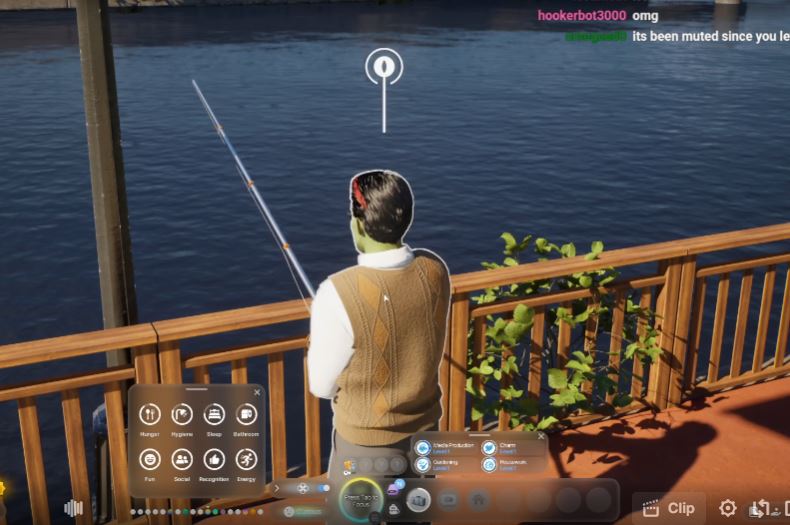Select the Fun need icon
The width and height of the screenshot is (790, 525).
point(150,459)
